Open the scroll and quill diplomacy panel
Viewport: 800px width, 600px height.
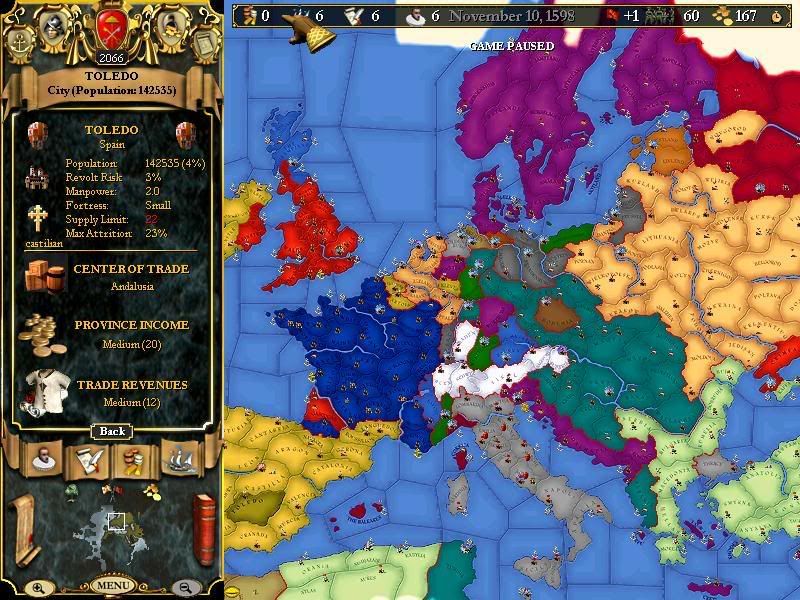pyautogui.click(x=87, y=459)
